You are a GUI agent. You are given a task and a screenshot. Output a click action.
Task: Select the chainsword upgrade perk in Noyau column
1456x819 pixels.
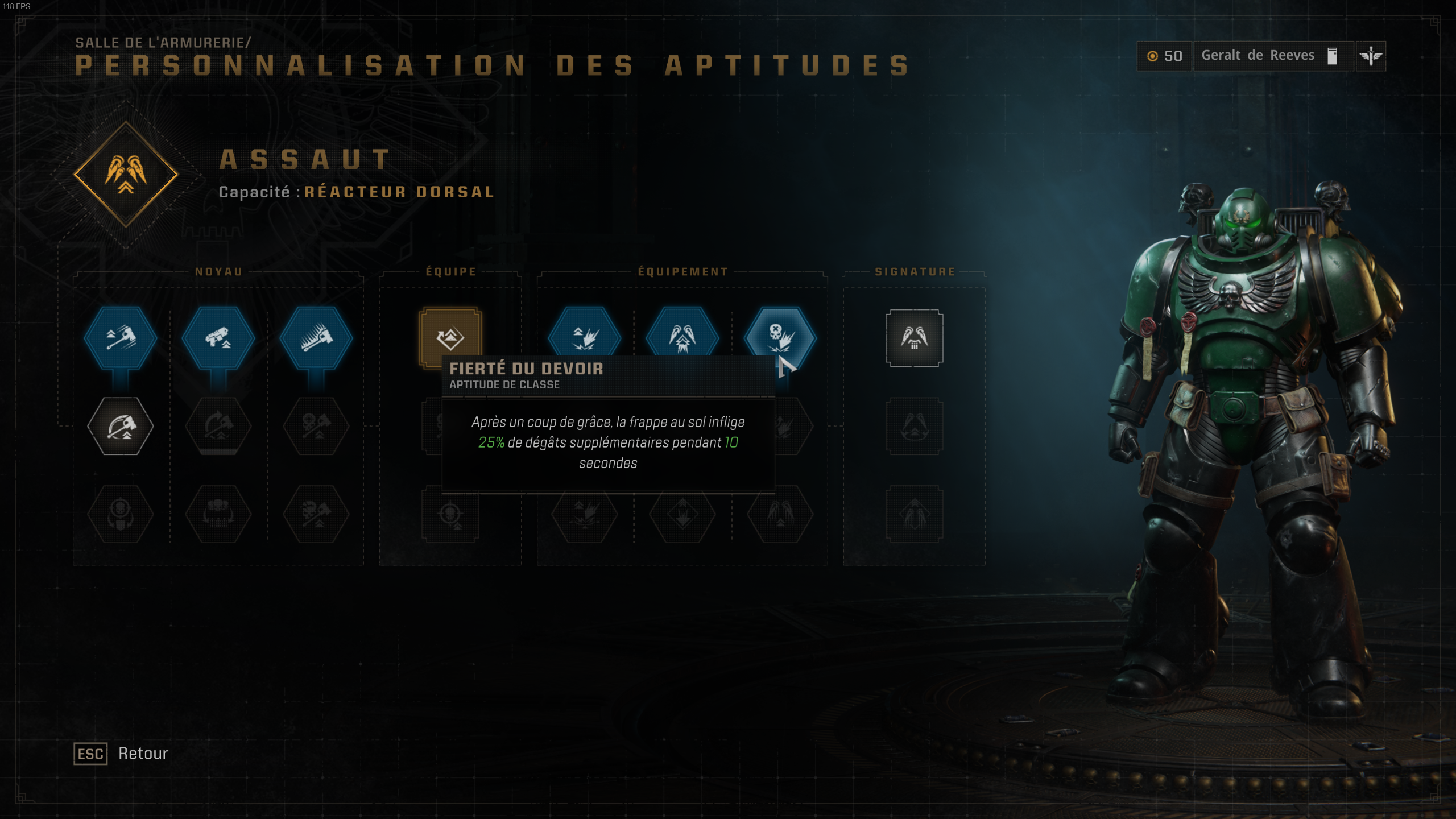[318, 338]
